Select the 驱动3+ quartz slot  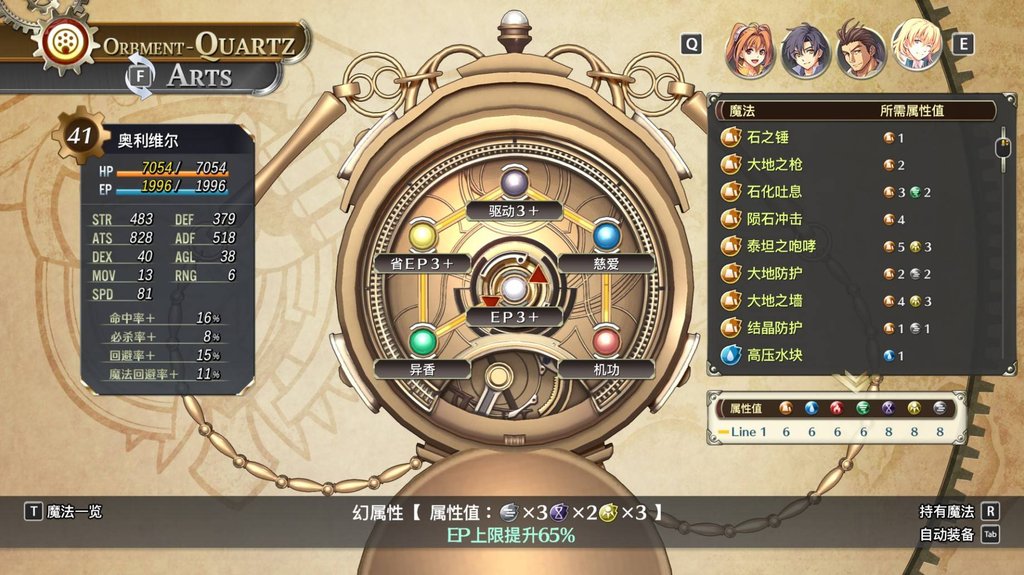pos(513,184)
